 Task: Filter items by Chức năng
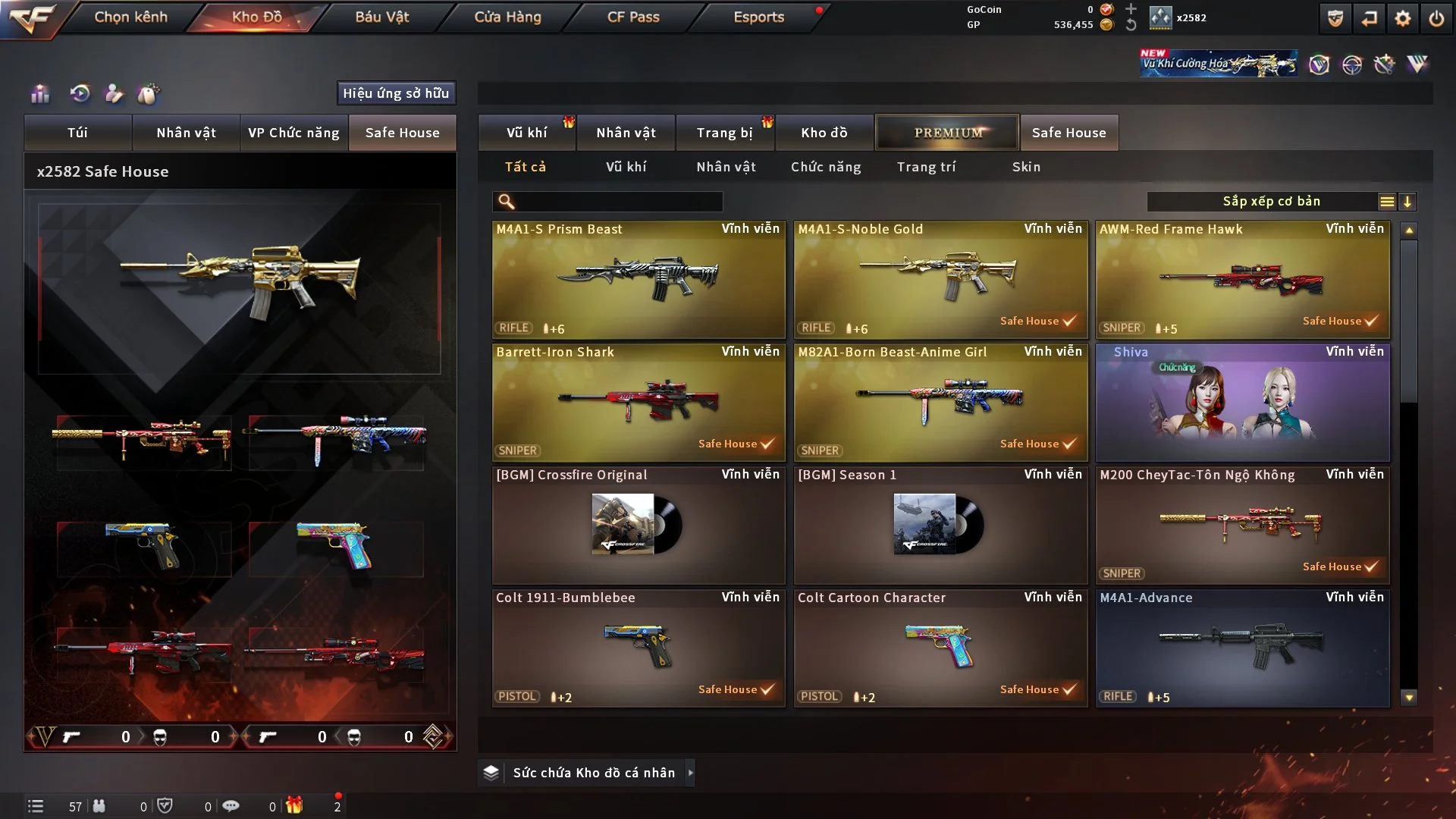826,167
